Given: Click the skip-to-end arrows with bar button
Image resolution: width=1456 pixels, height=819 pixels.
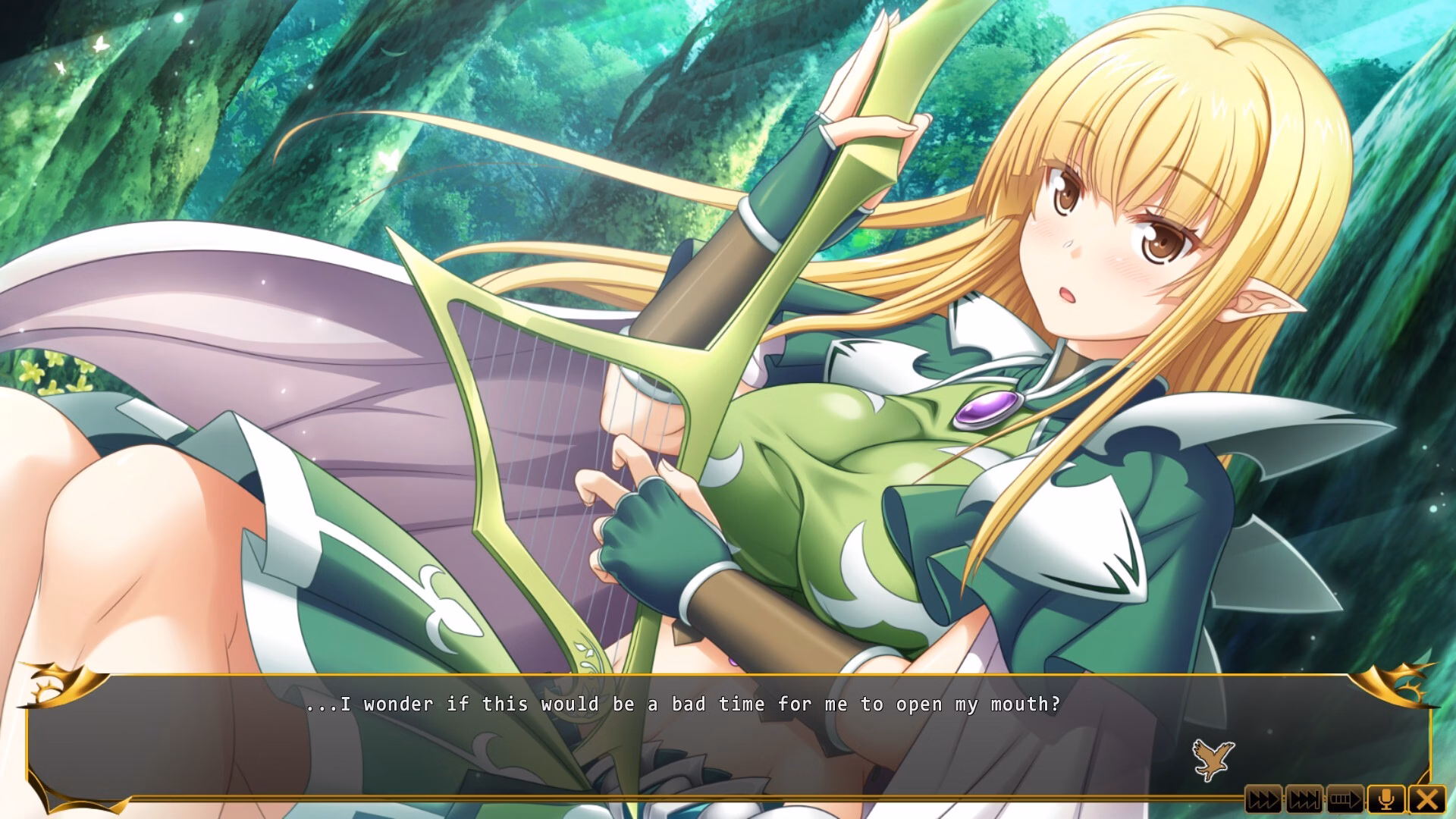Looking at the screenshot, I should click(x=1304, y=799).
